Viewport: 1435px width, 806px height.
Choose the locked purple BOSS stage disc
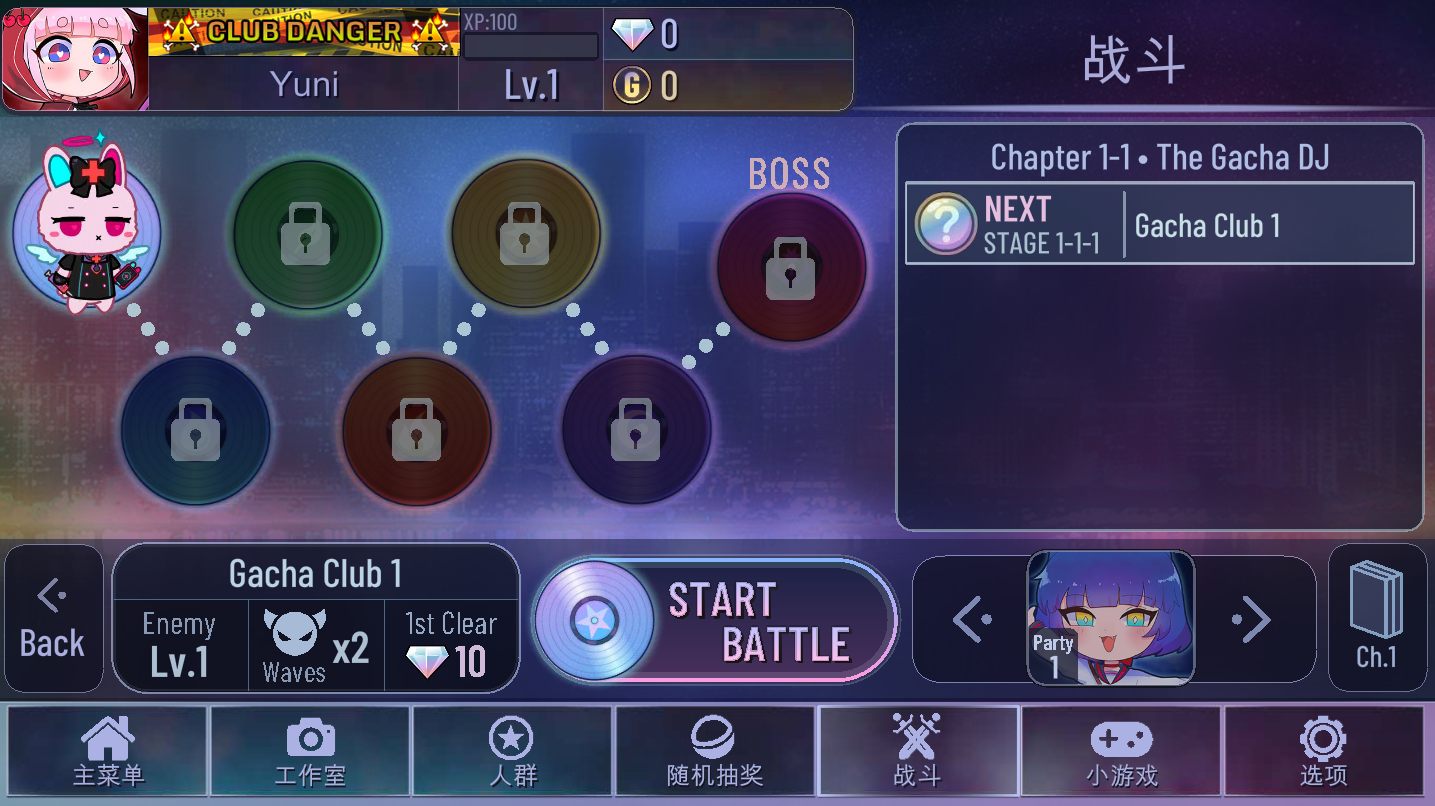[791, 267]
